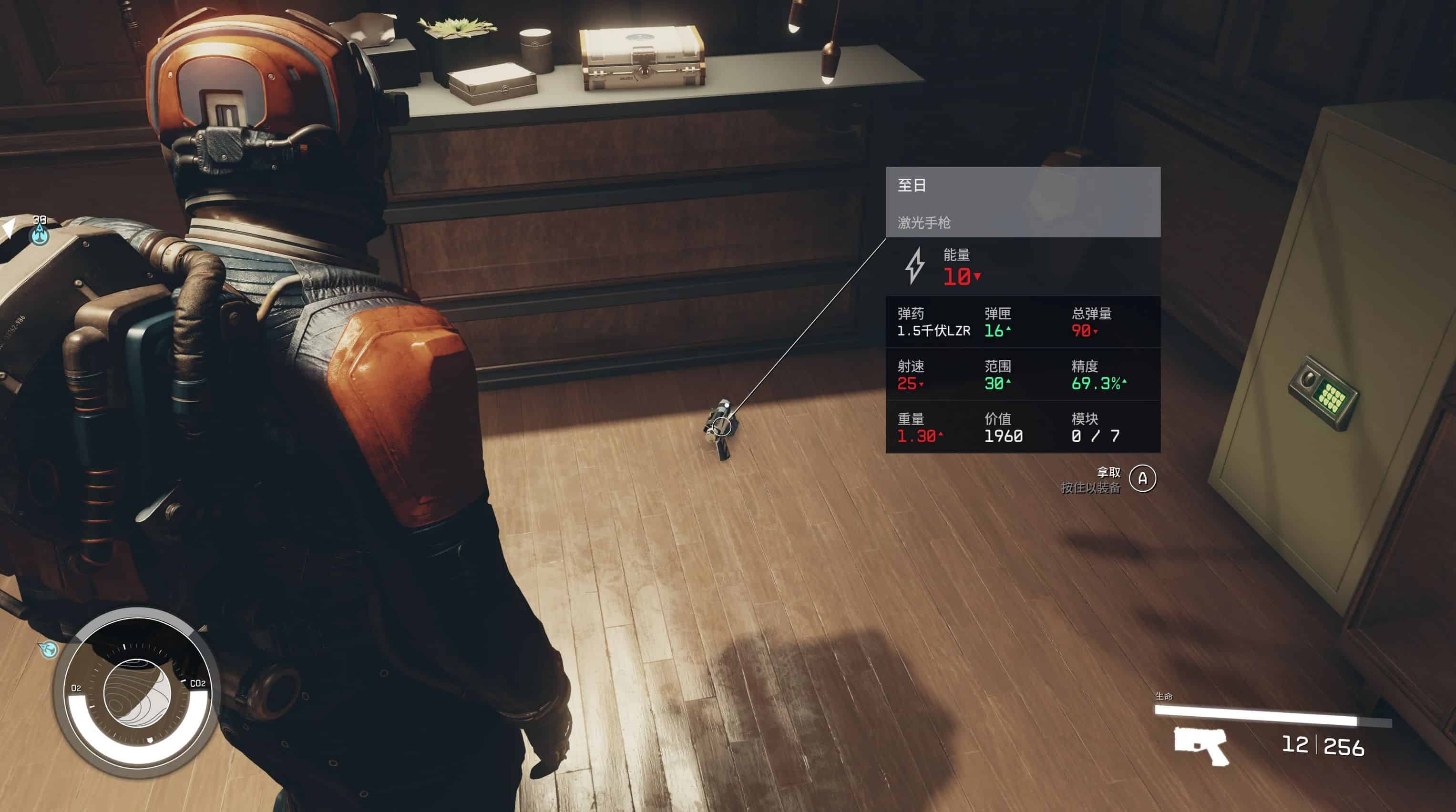Click the circular O2 and CO2 gauge

pyautogui.click(x=137, y=693)
